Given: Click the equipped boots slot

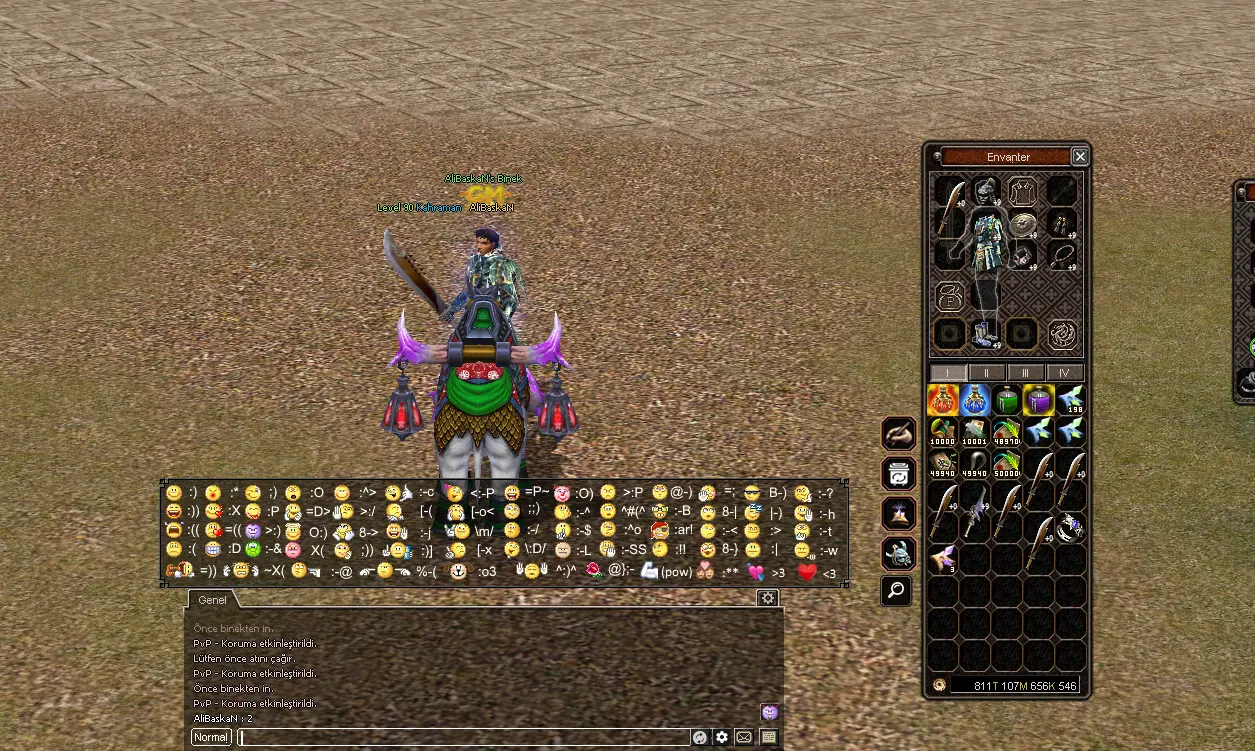Looking at the screenshot, I should pyautogui.click(x=985, y=333).
